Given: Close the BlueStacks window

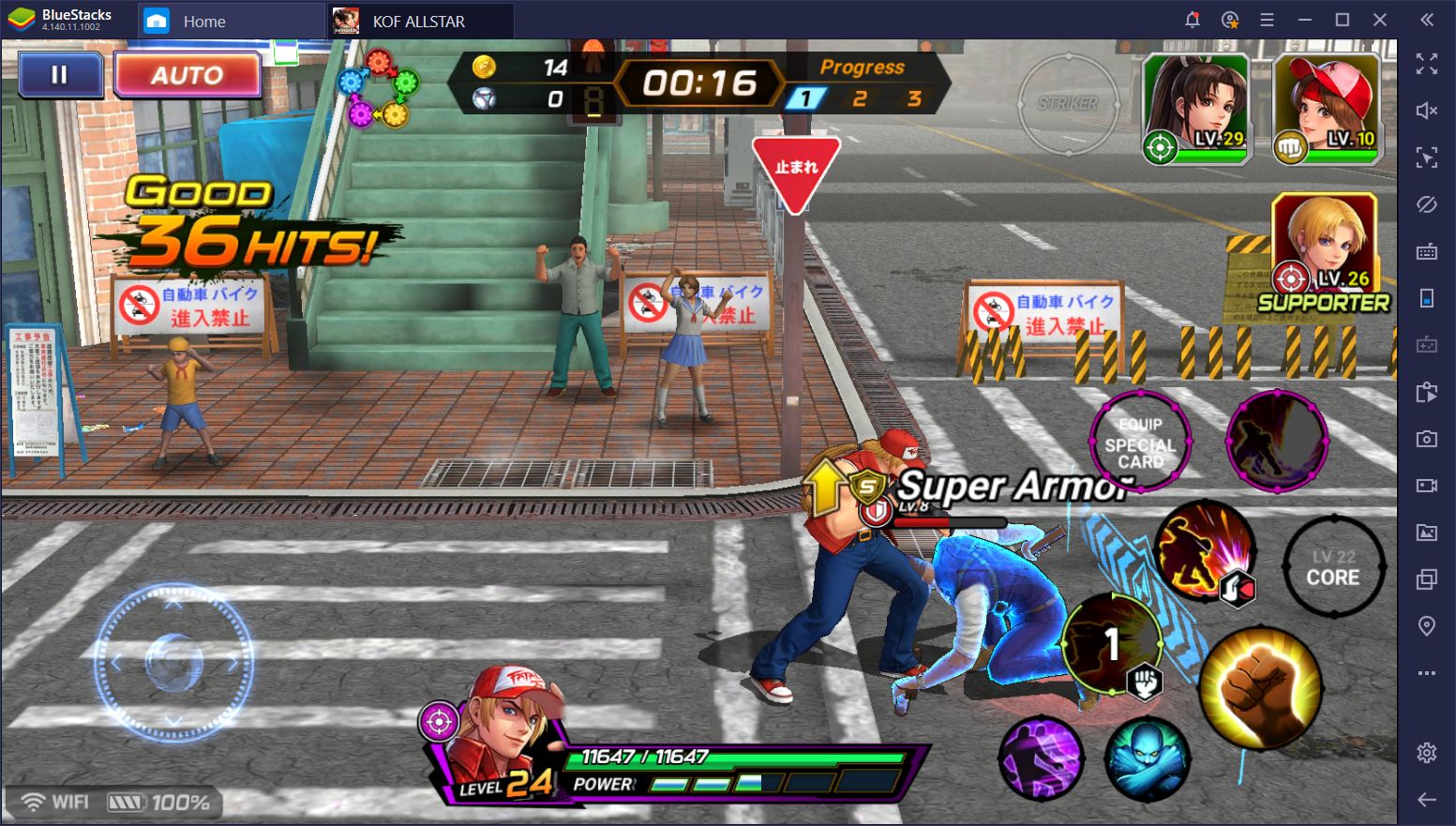Looking at the screenshot, I should pyautogui.click(x=1380, y=20).
